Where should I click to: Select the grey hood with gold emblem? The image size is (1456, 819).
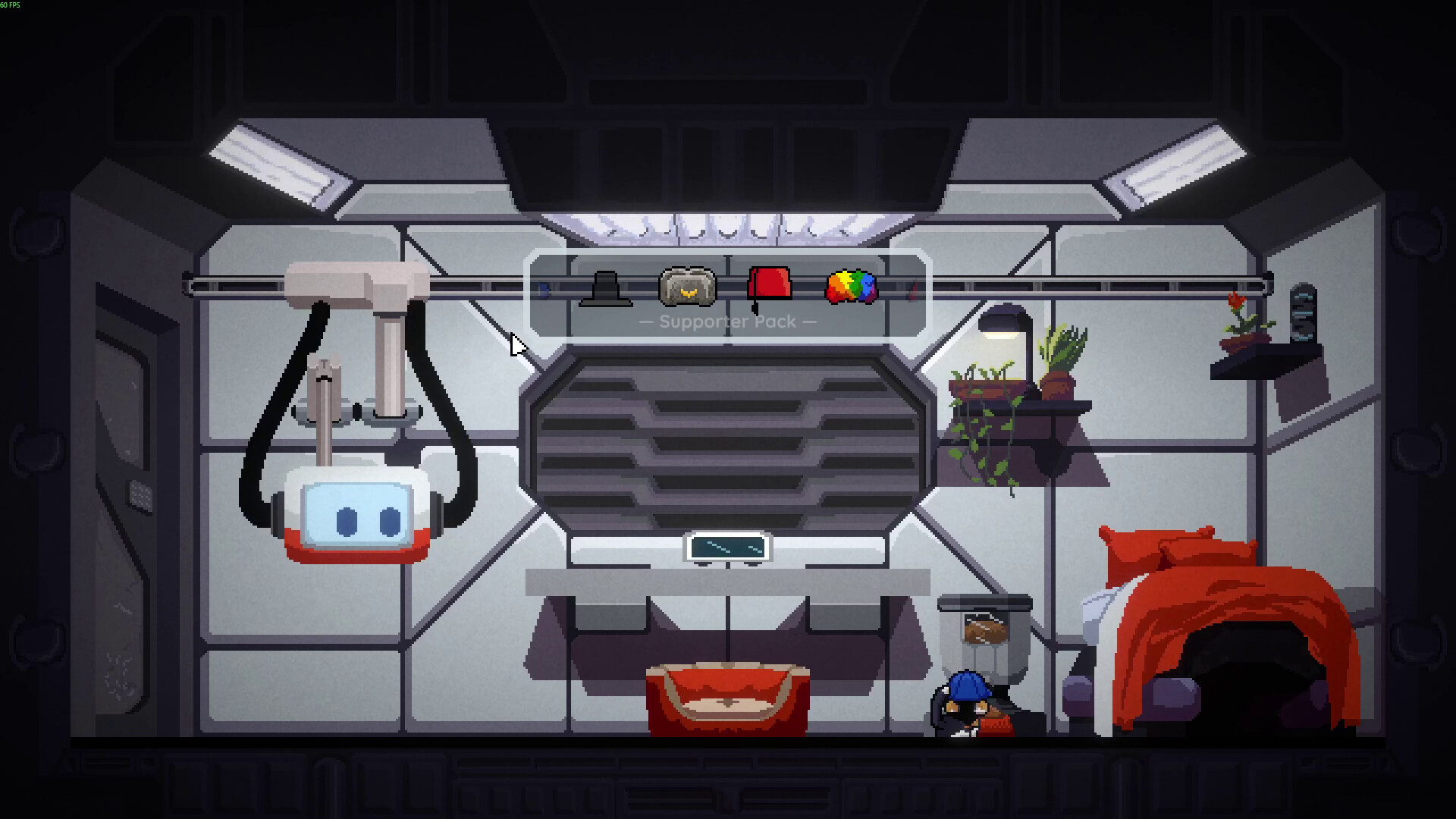pos(689,287)
